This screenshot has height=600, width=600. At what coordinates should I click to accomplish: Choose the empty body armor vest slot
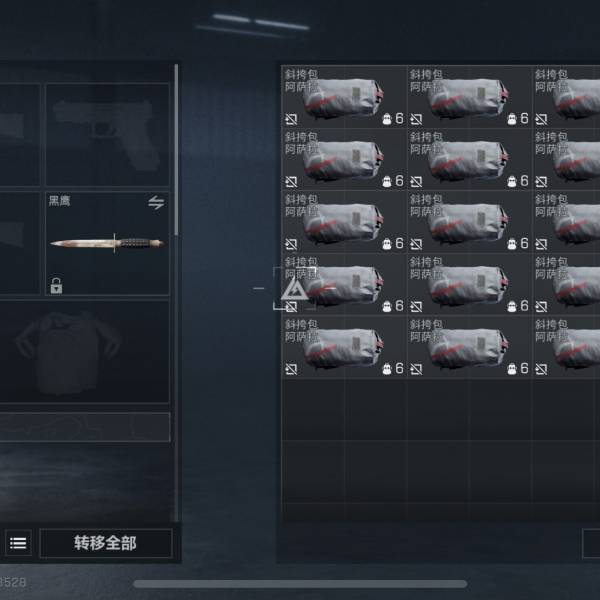coord(84,352)
